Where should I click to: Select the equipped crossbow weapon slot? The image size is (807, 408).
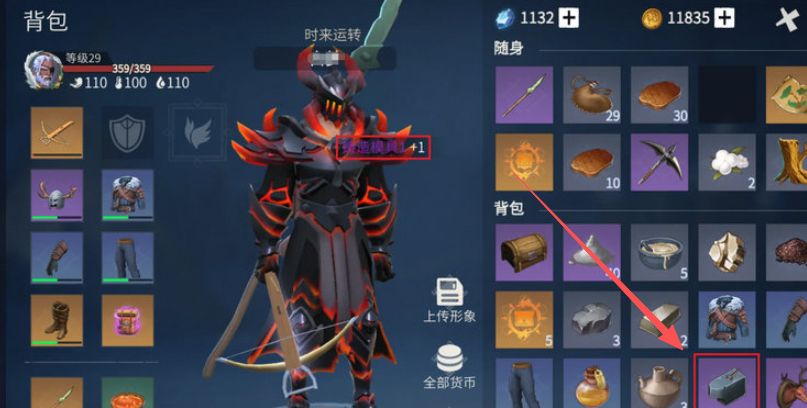pyautogui.click(x=56, y=132)
